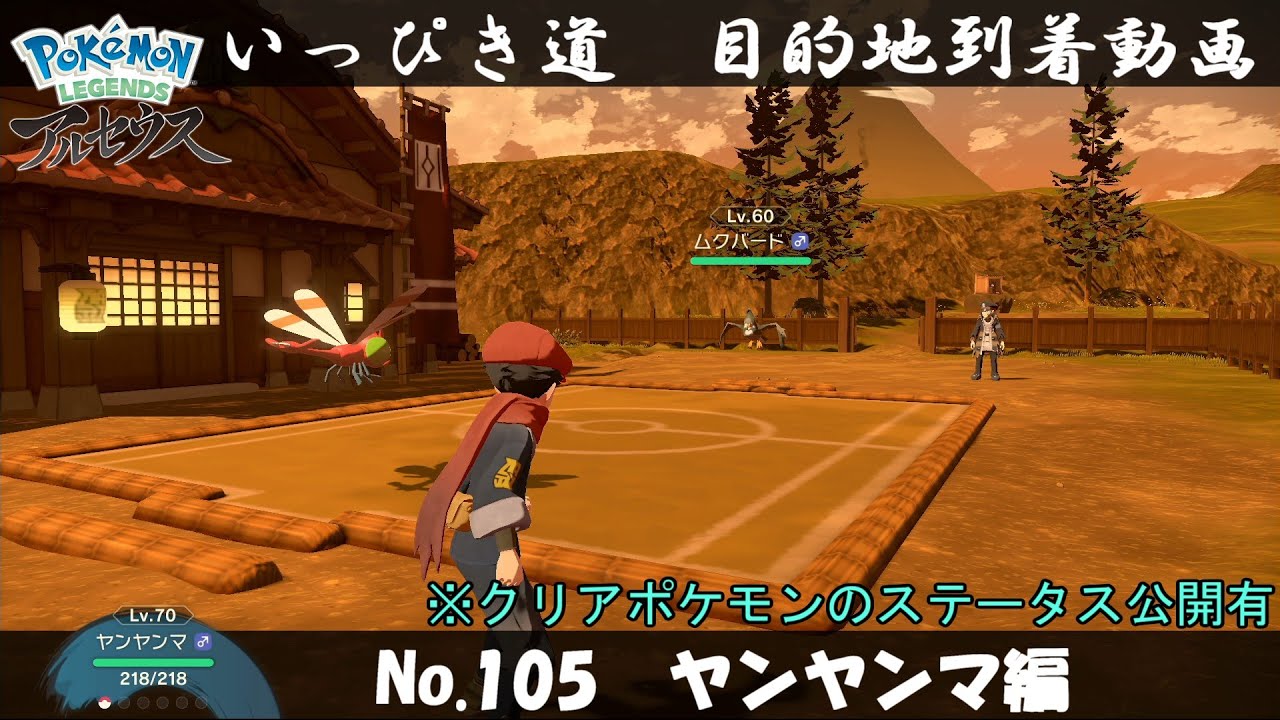The width and height of the screenshot is (1280, 720).
Task: Select the second empty party slot ball
Action: (124, 703)
